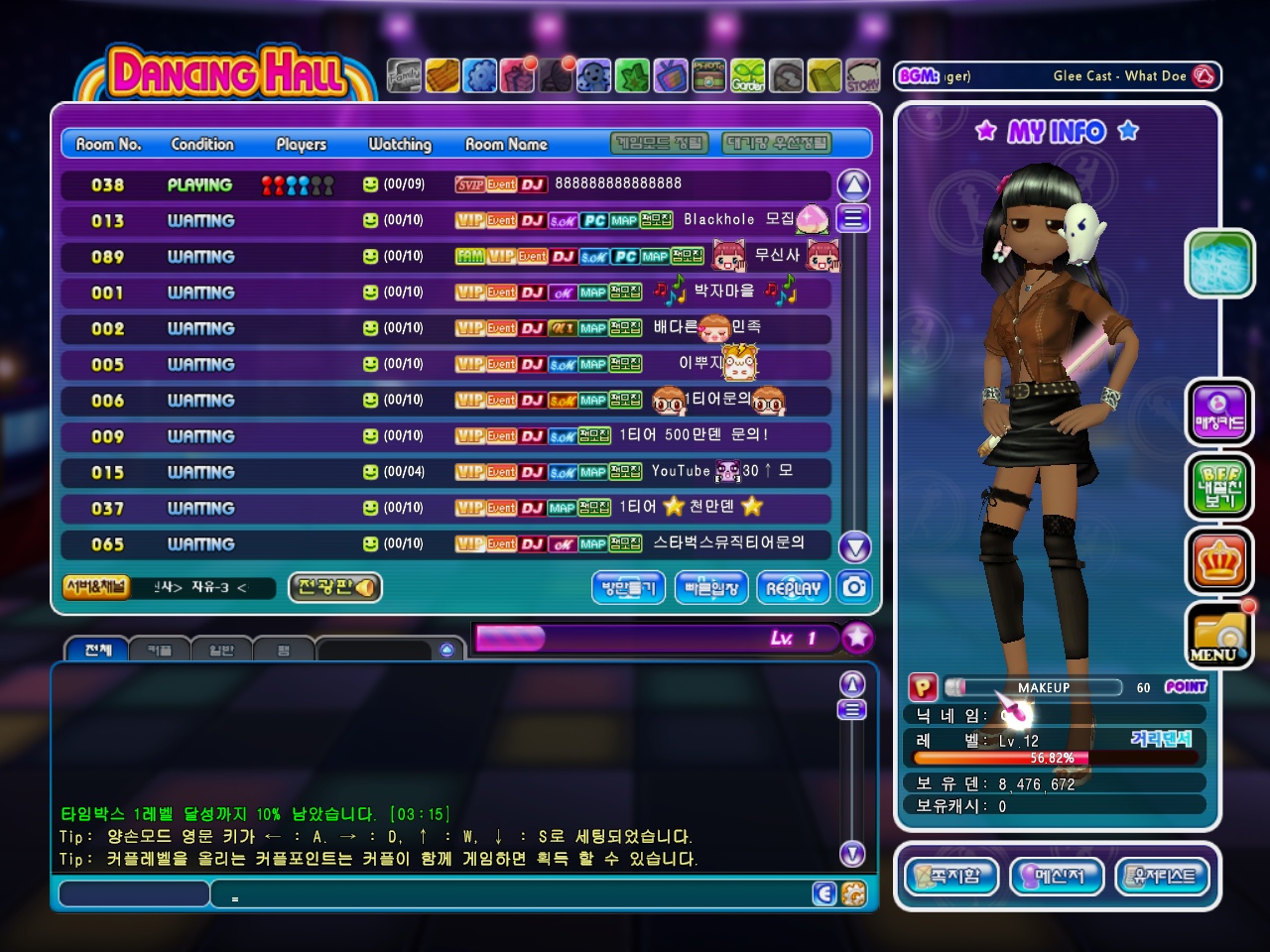The height and width of the screenshot is (952, 1270).
Task: Join room 013 named Blackhole
Action: click(446, 220)
